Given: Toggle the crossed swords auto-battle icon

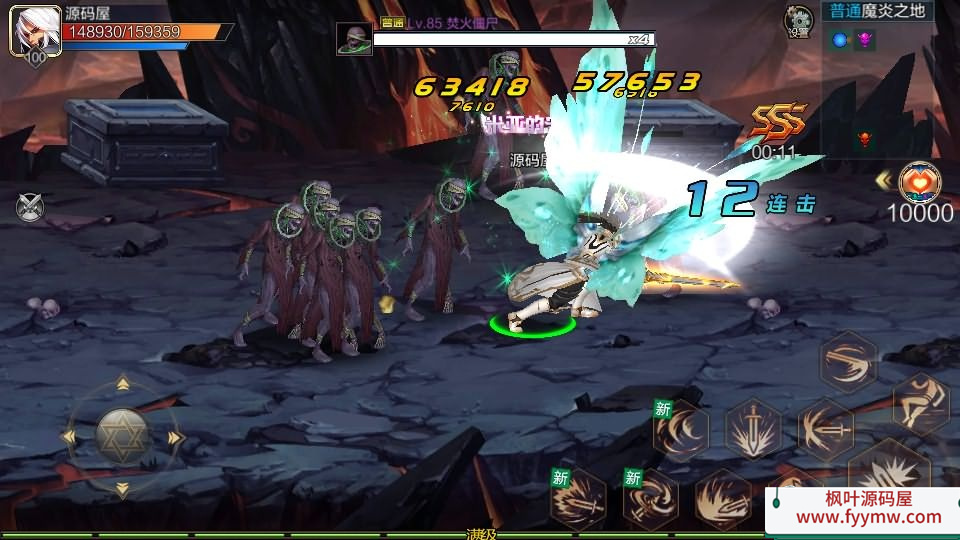Looking at the screenshot, I should coord(30,207).
